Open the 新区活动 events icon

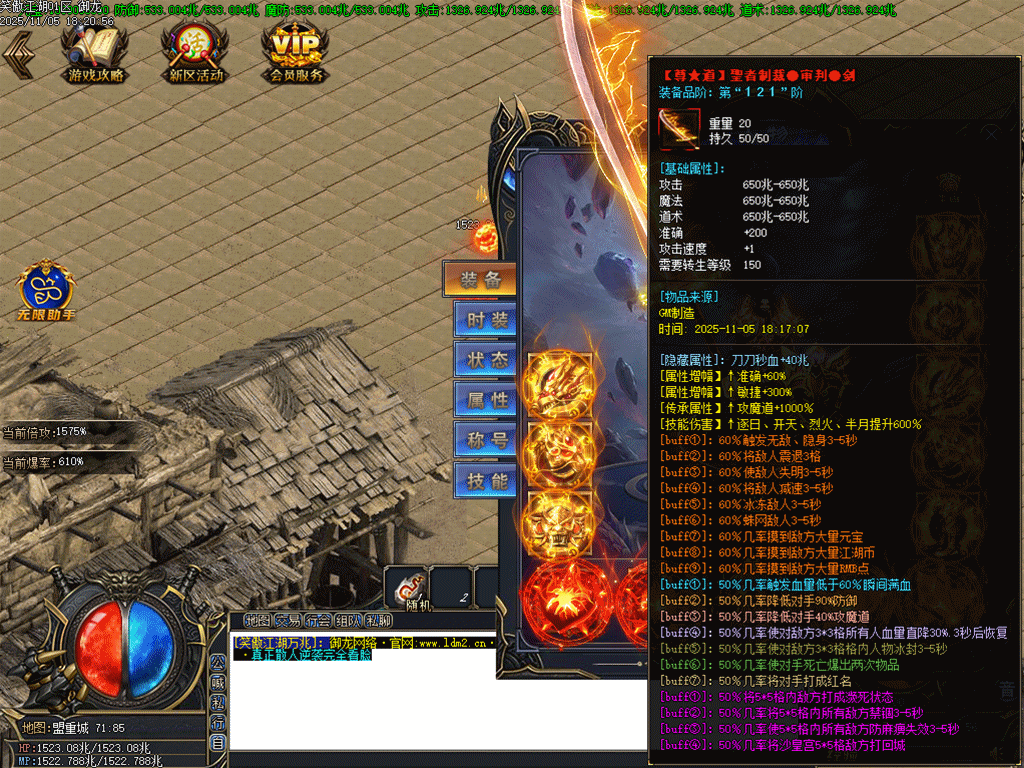point(196,52)
